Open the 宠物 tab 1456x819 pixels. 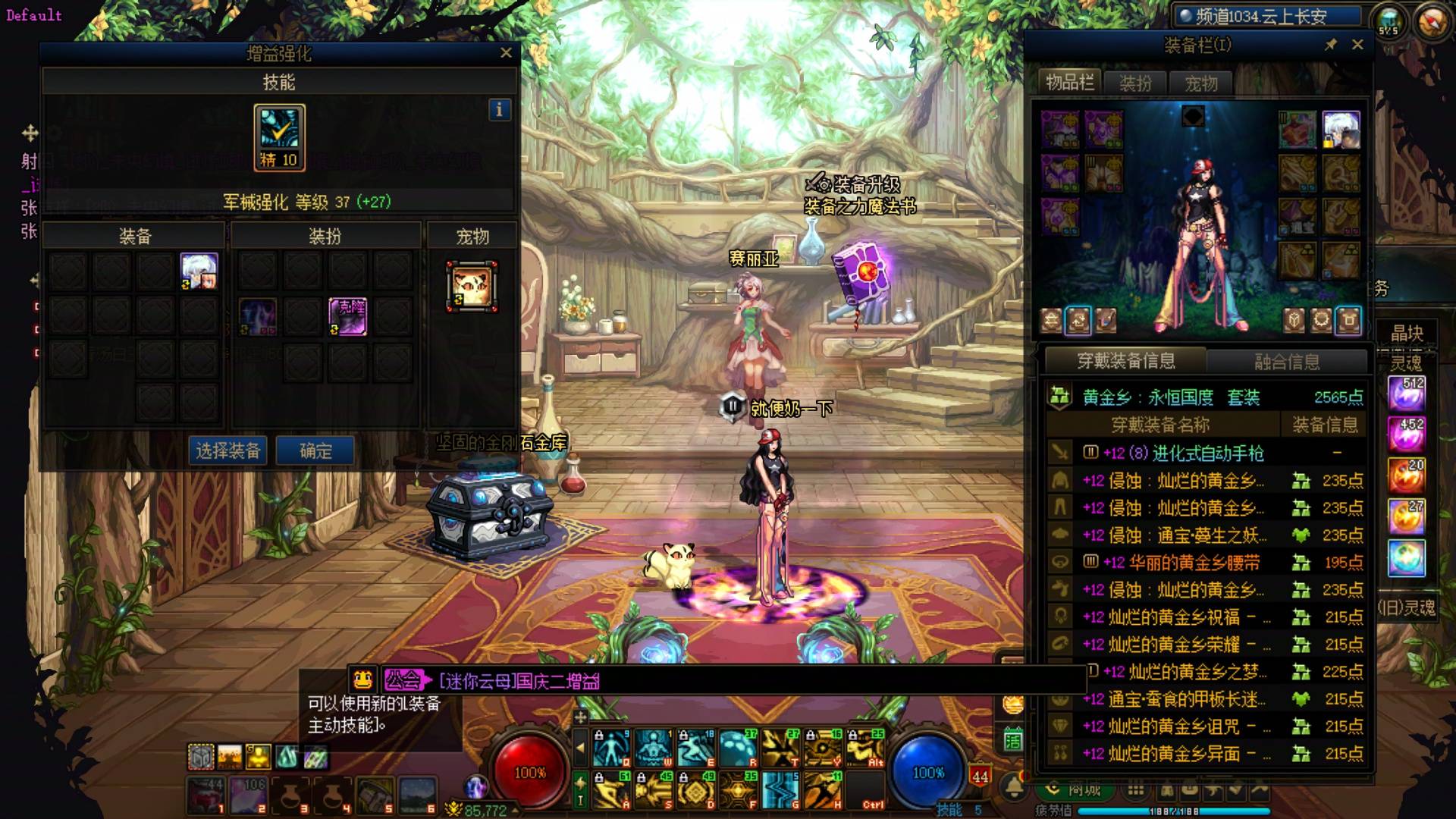[1200, 83]
